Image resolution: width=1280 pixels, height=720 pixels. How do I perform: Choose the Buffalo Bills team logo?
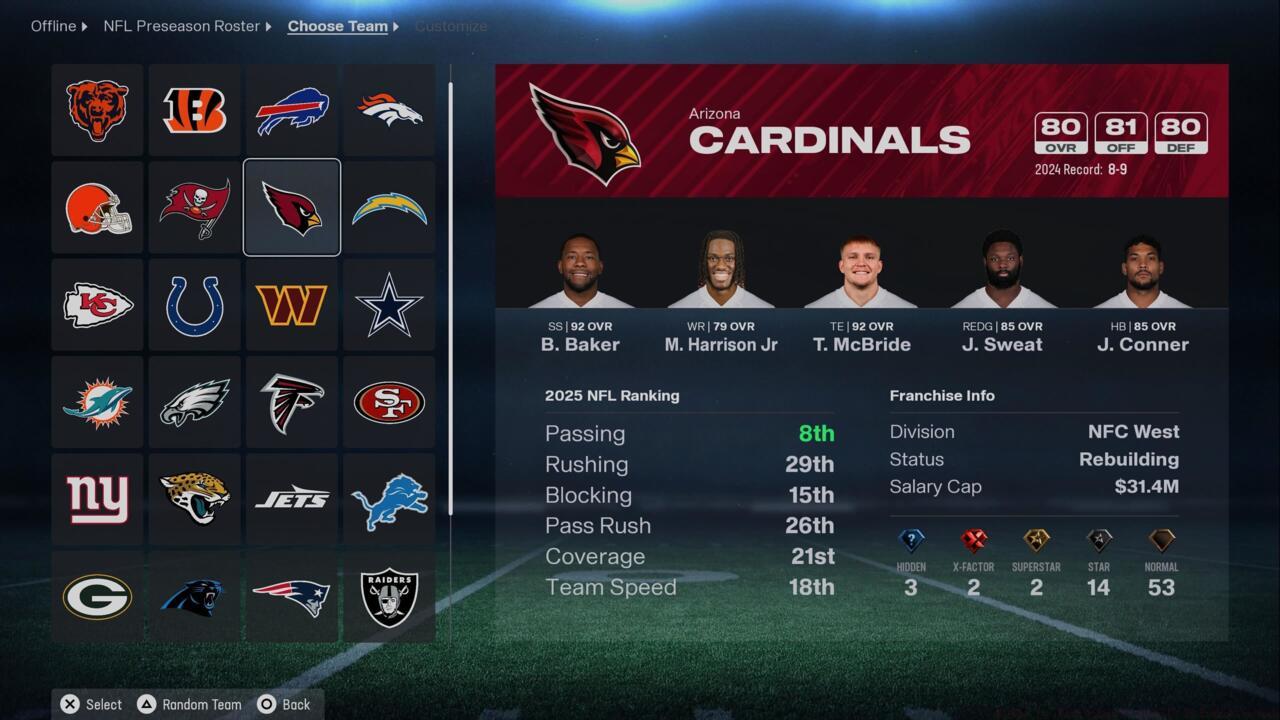coord(291,110)
